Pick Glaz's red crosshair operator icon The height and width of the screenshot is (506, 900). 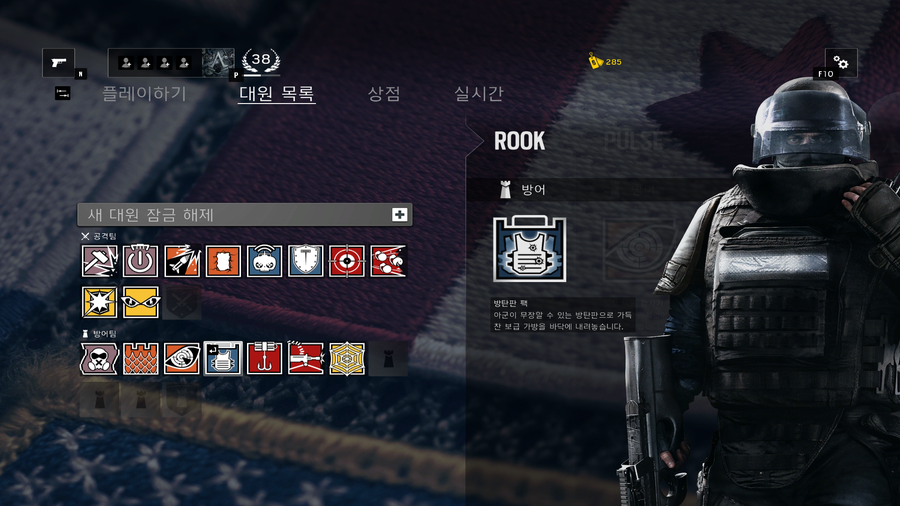pyautogui.click(x=347, y=261)
